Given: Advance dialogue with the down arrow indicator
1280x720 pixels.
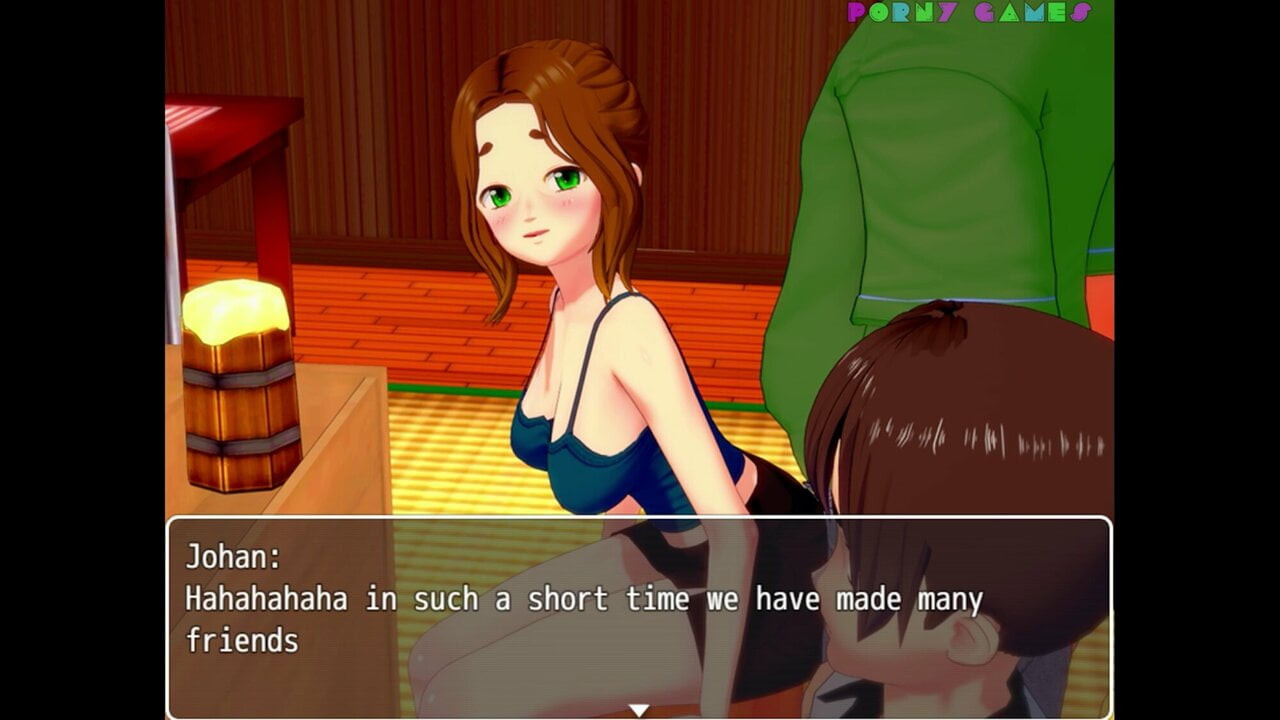Looking at the screenshot, I should coord(638,710).
